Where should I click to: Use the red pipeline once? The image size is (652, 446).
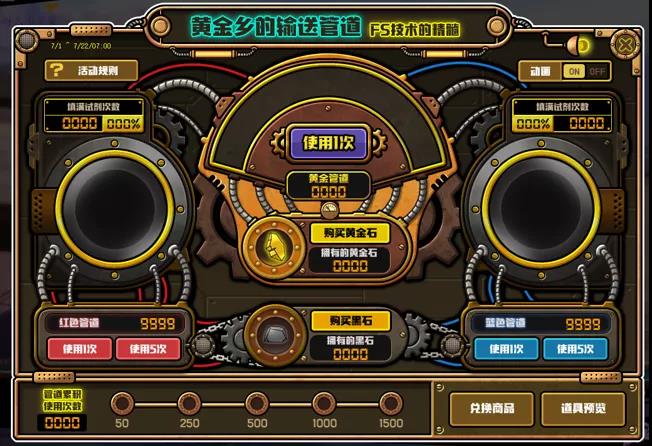(x=79, y=349)
